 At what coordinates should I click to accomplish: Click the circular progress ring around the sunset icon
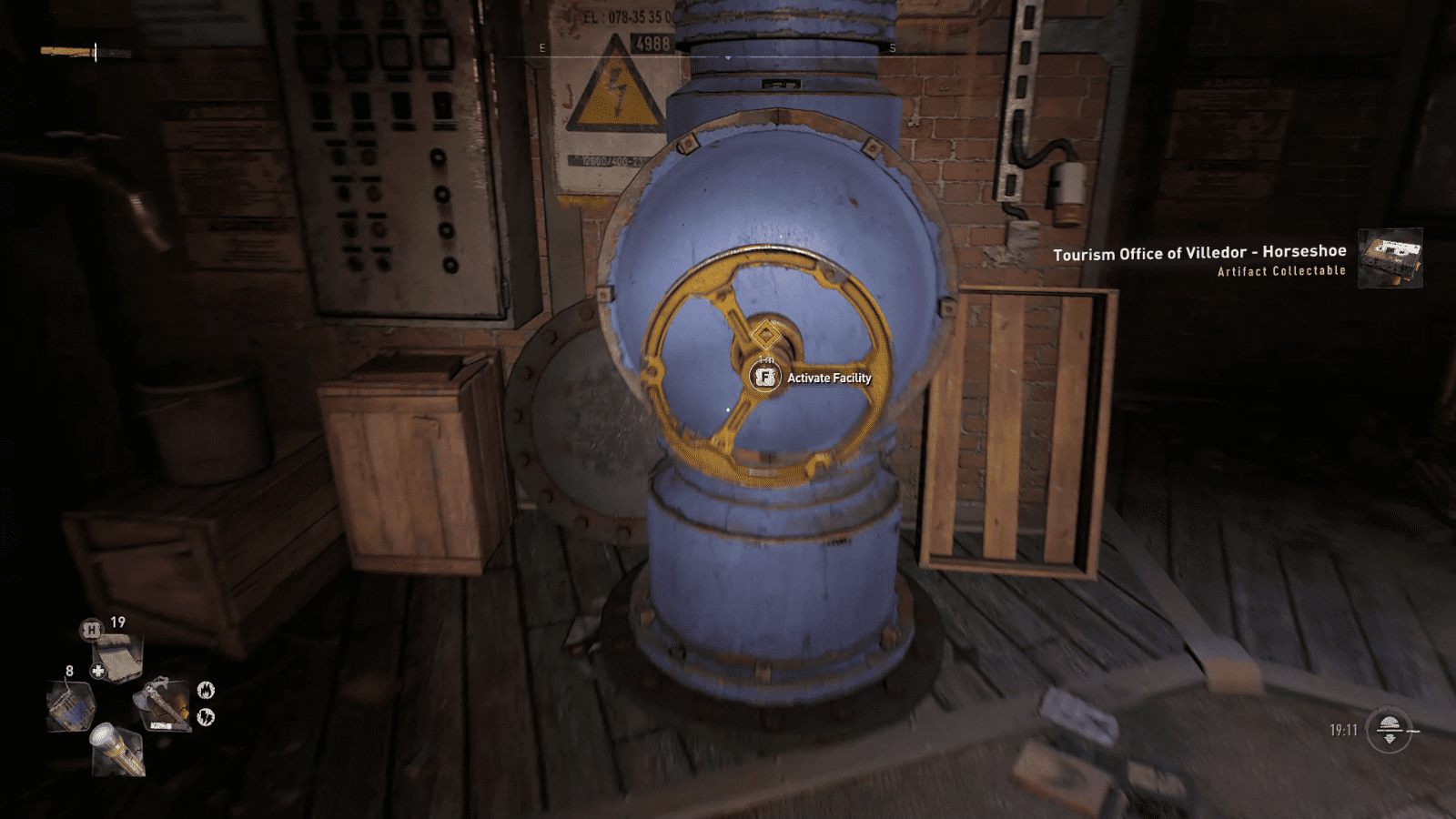1389,707
